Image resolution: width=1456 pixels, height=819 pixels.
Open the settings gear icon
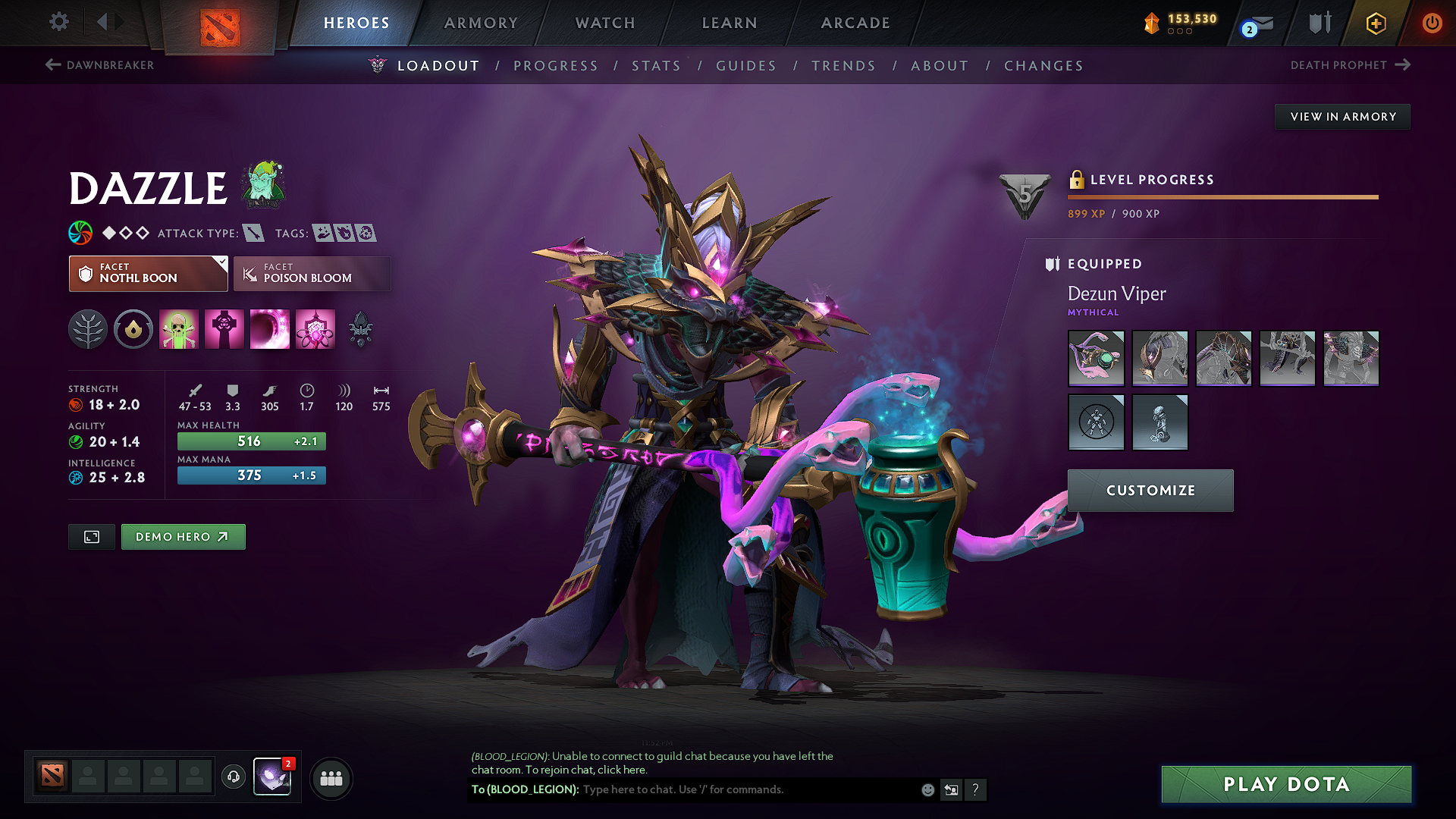tap(58, 22)
